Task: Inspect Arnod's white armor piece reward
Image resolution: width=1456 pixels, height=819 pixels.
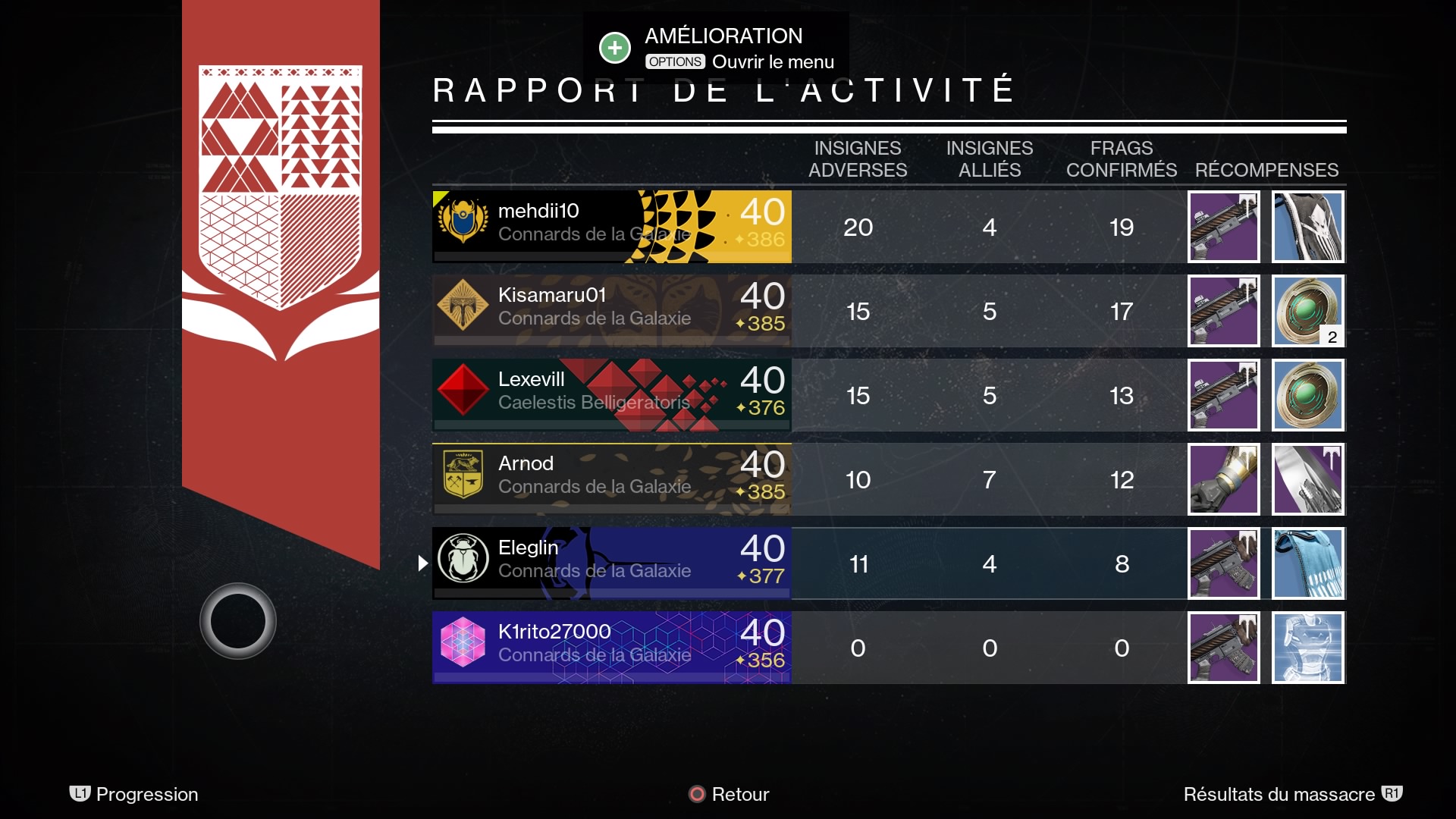Action: click(1307, 479)
